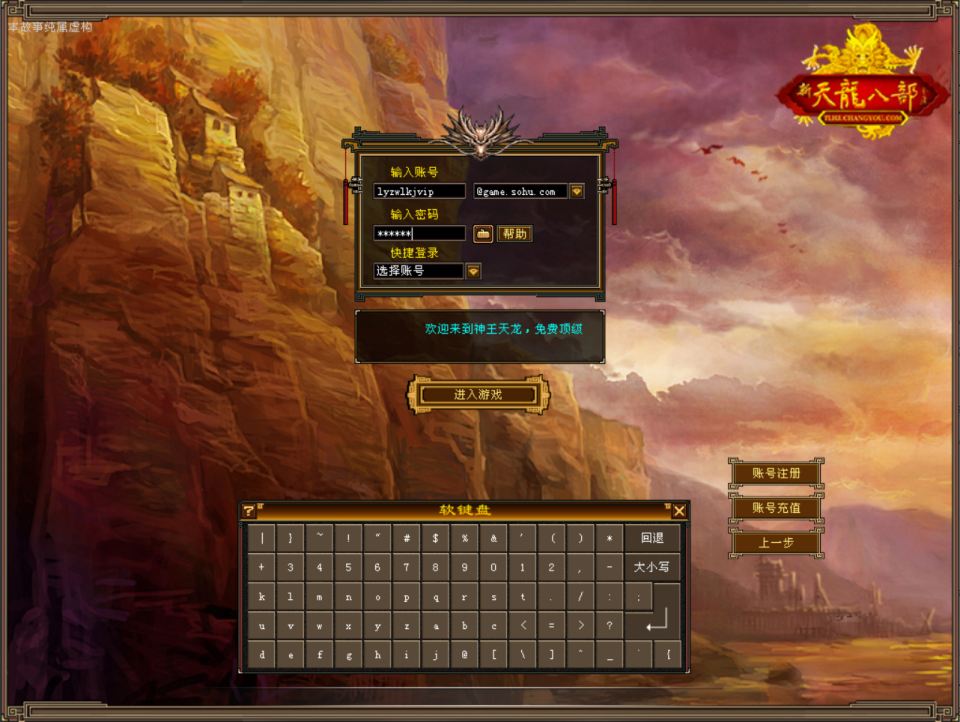Open the 帮助 help button
This screenshot has height=722, width=960.
click(514, 233)
